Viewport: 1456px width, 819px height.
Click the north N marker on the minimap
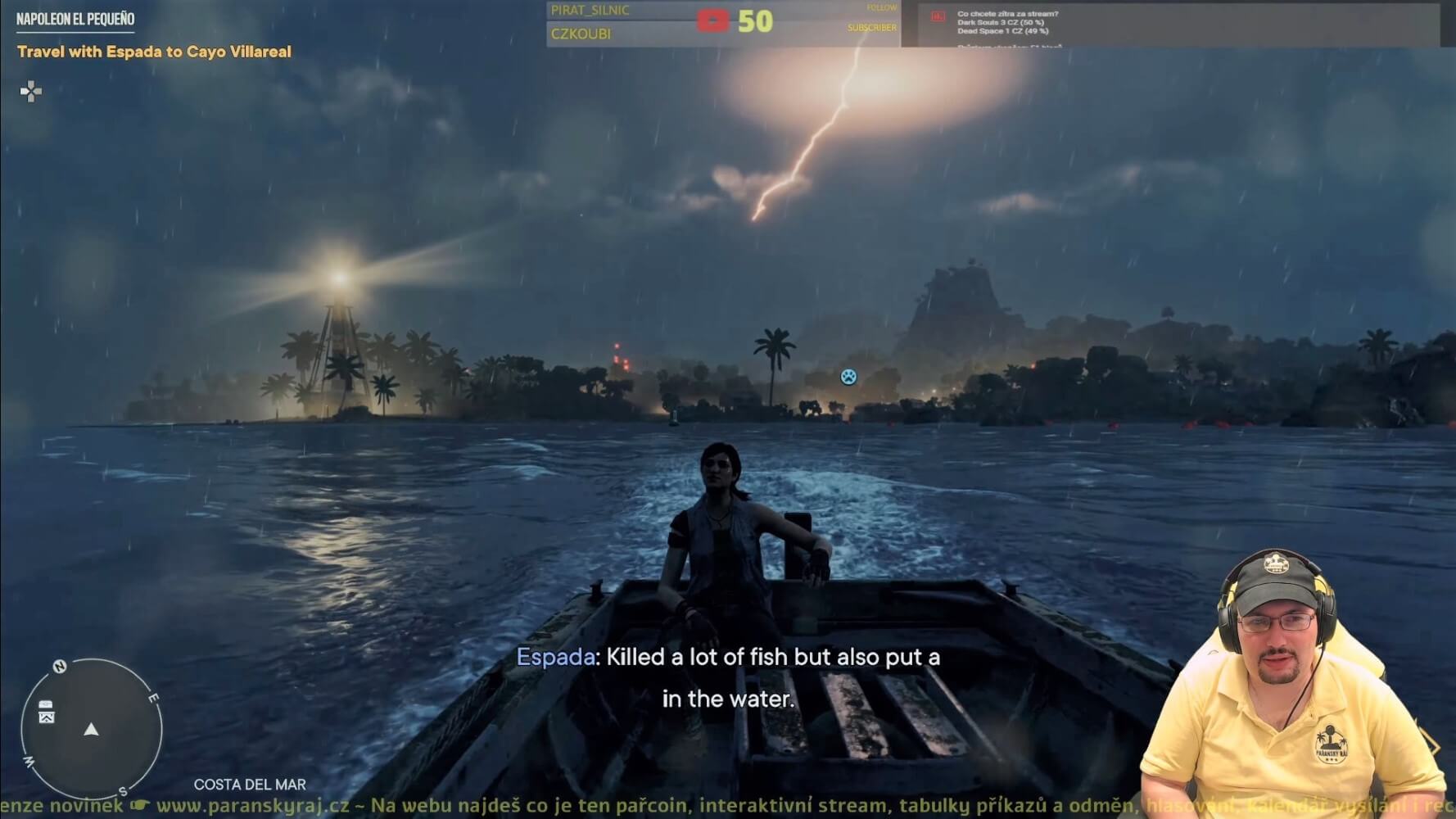coord(60,666)
